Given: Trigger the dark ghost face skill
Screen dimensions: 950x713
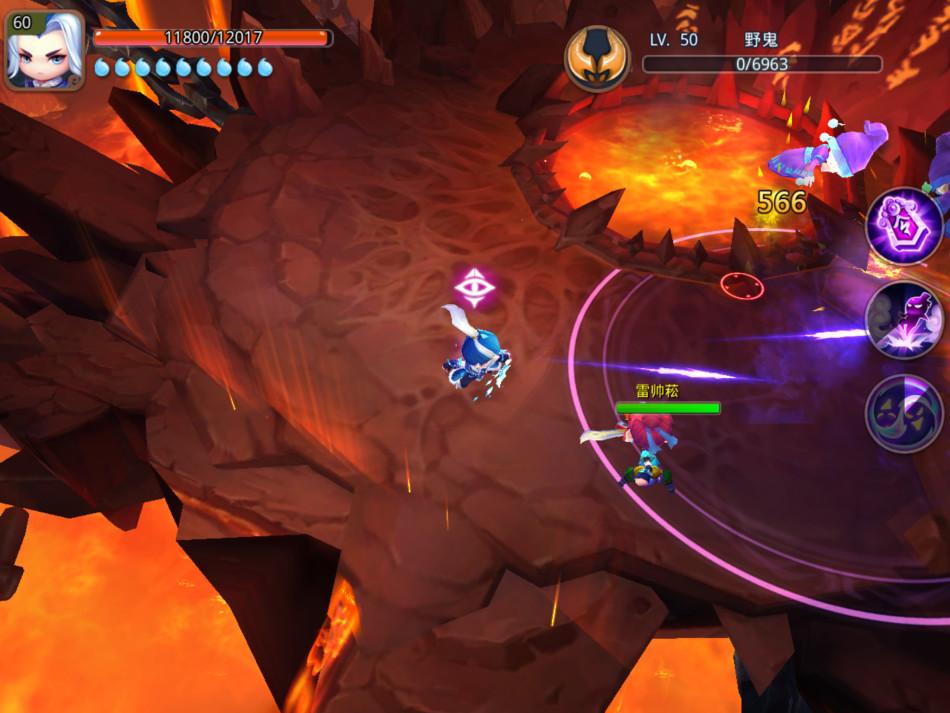Looking at the screenshot, I should [x=903, y=412].
